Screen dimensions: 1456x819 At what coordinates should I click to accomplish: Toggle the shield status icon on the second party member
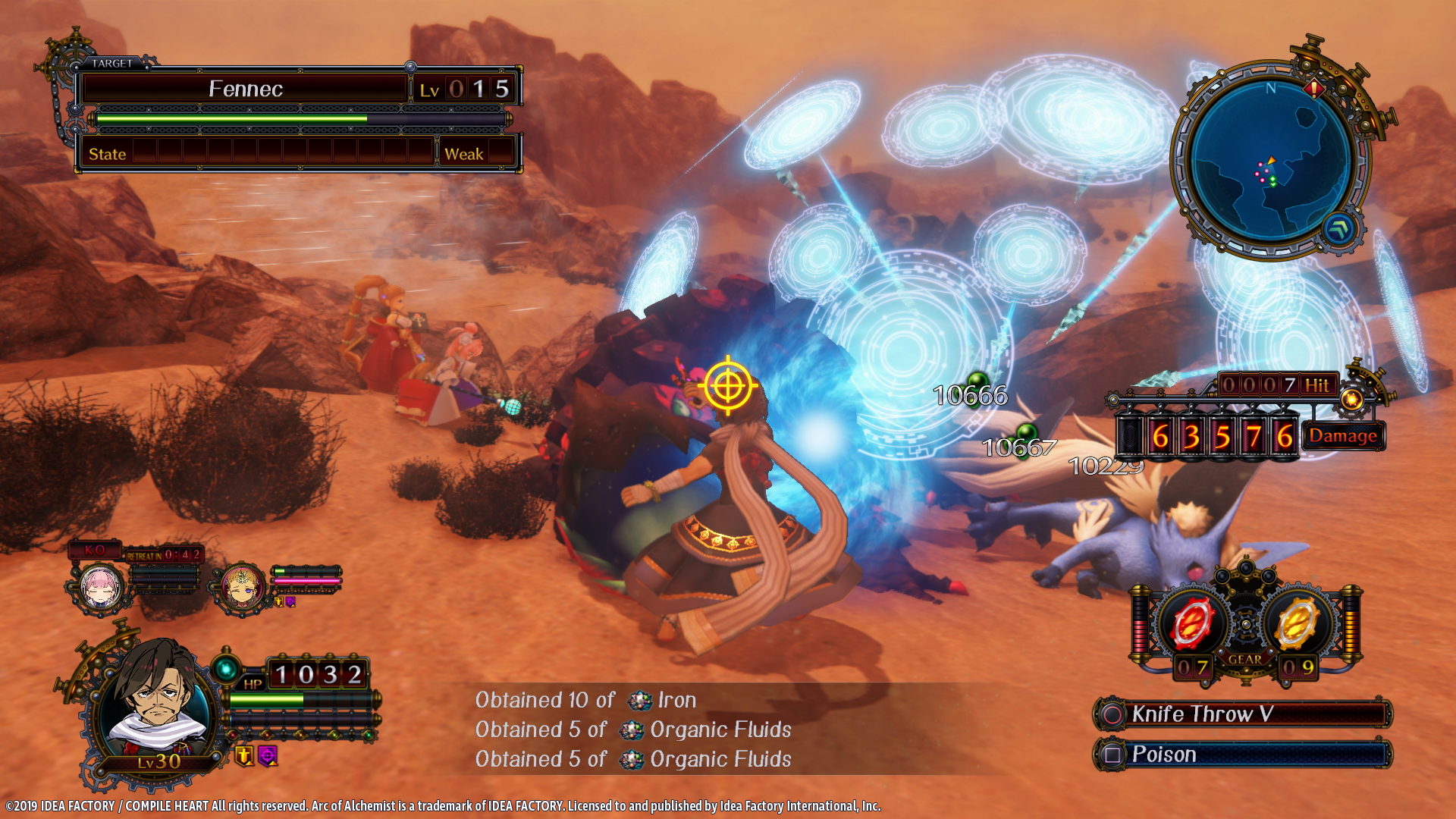click(279, 602)
